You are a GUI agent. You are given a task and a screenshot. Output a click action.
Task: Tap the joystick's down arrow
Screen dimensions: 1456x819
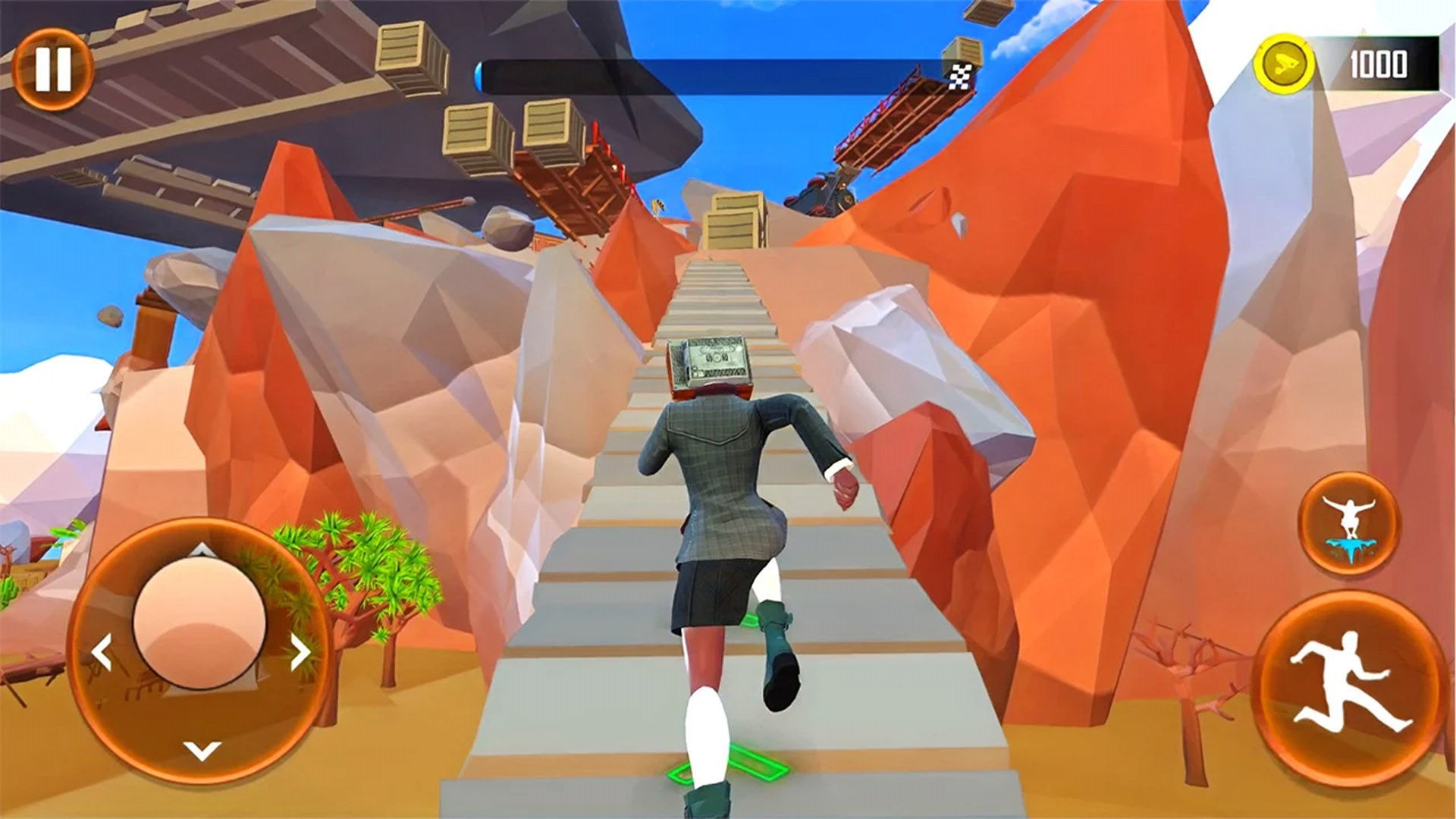(201, 750)
